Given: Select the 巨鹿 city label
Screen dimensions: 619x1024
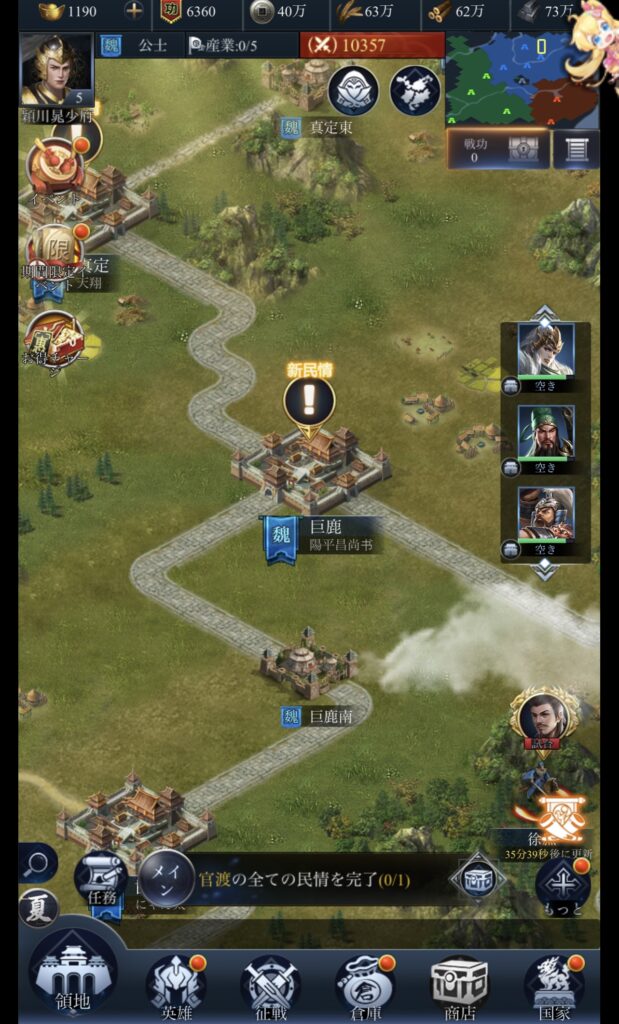Looking at the screenshot, I should (x=326, y=535).
